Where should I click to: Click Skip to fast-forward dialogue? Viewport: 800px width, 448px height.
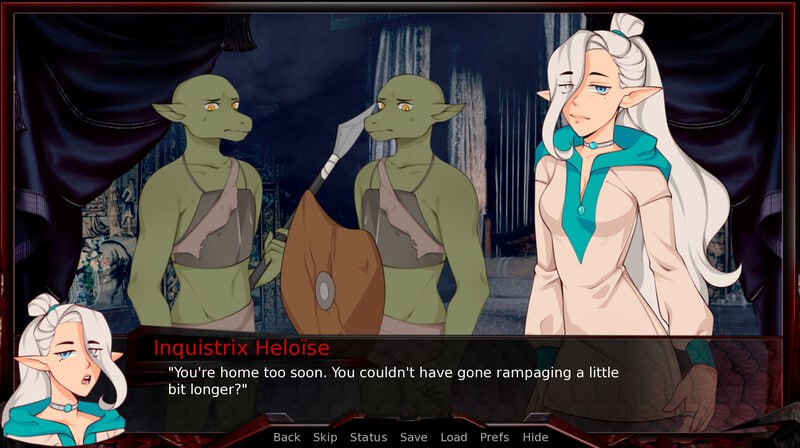[325, 437]
